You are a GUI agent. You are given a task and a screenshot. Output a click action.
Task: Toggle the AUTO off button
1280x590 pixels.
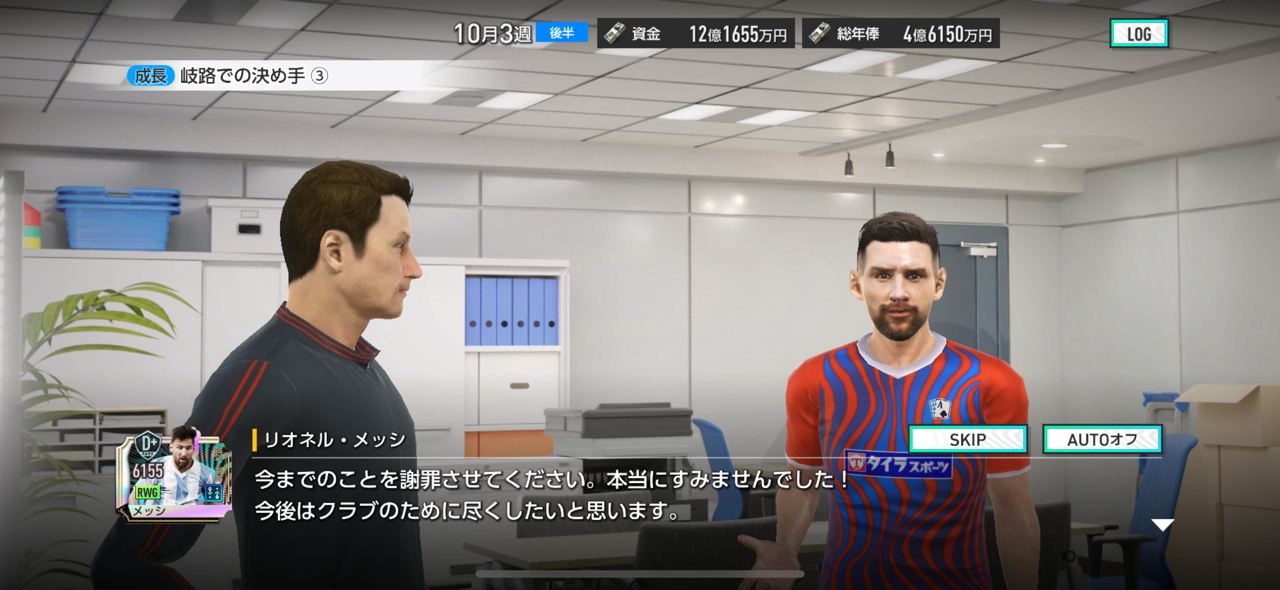tap(1102, 439)
